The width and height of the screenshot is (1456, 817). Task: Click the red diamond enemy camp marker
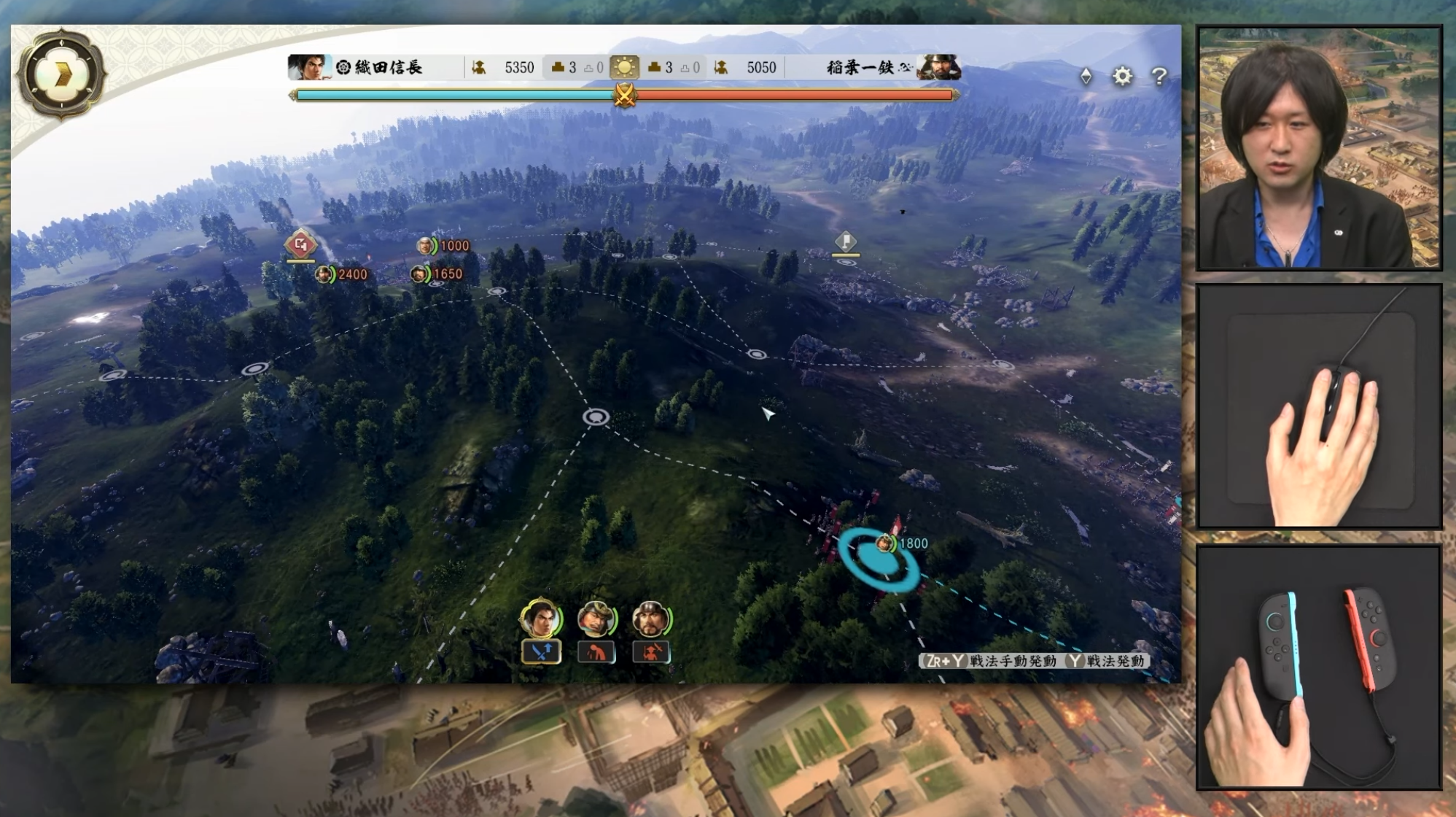pyautogui.click(x=300, y=244)
